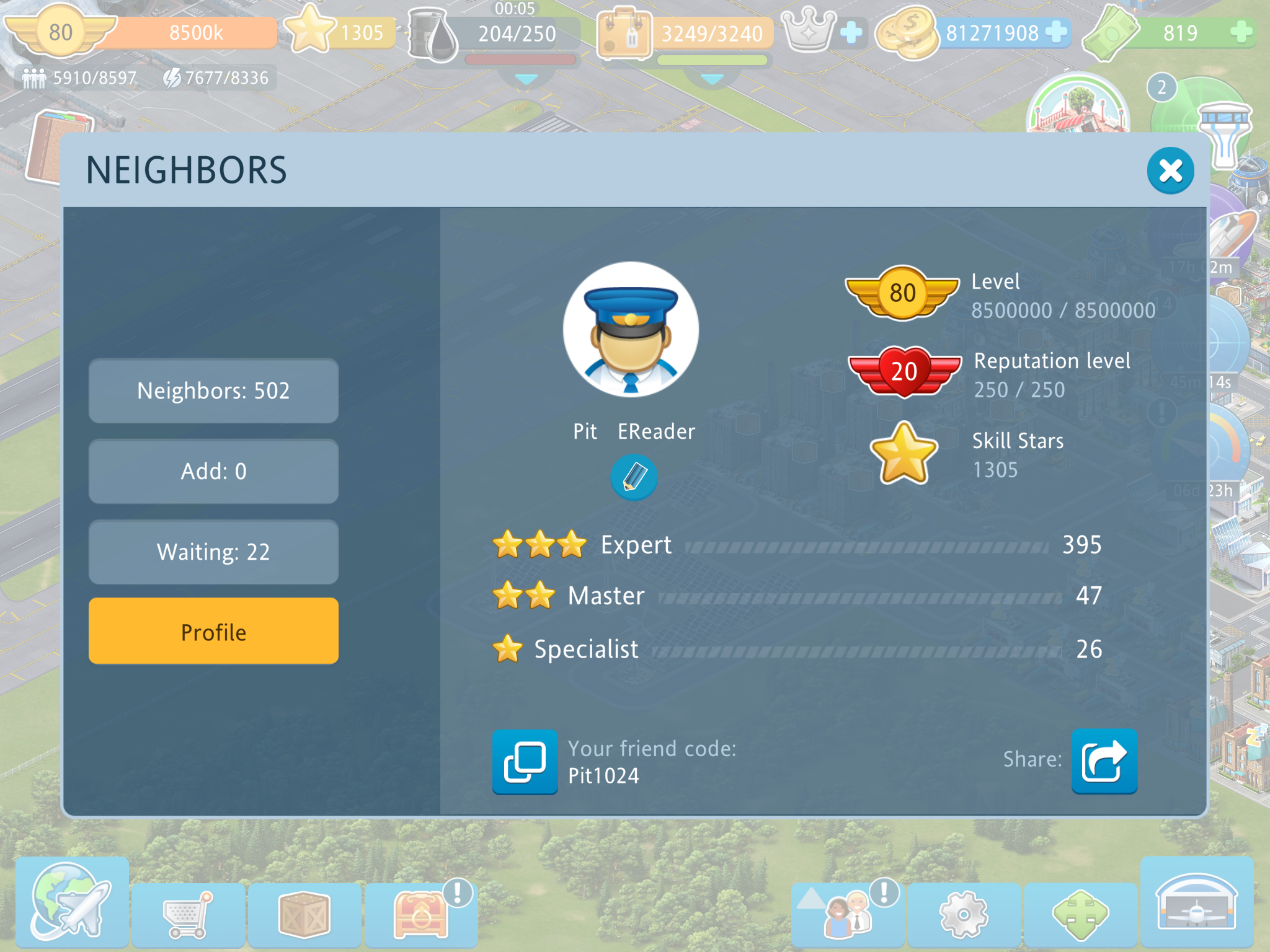Open the globe and airplane flights menu
This screenshot has height=952, width=1270.
(71, 902)
